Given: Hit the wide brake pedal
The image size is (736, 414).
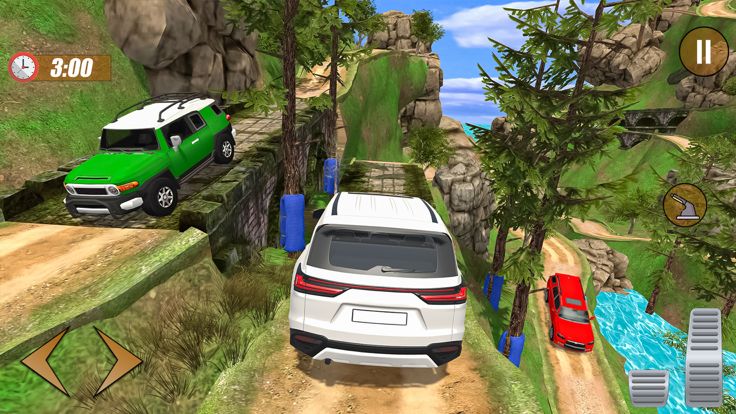Looking at the screenshot, I should (648, 388).
